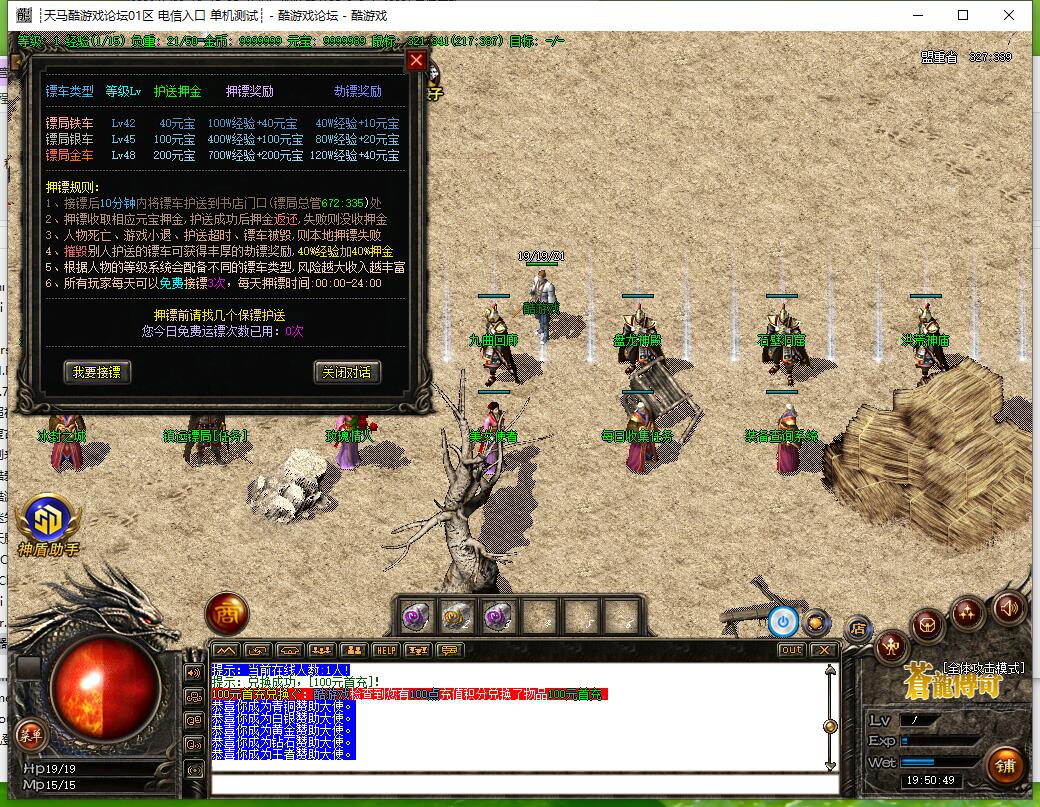This screenshot has height=807, width=1040.
Task: Click the chat text input field
Action: tap(520, 784)
